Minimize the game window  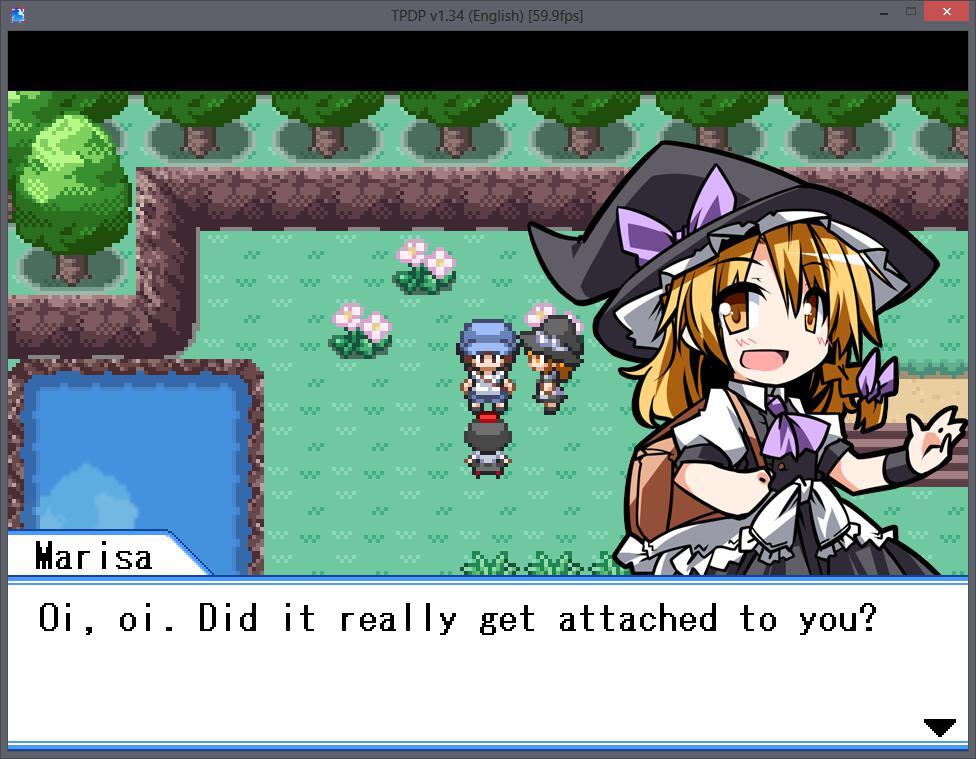coord(885,13)
